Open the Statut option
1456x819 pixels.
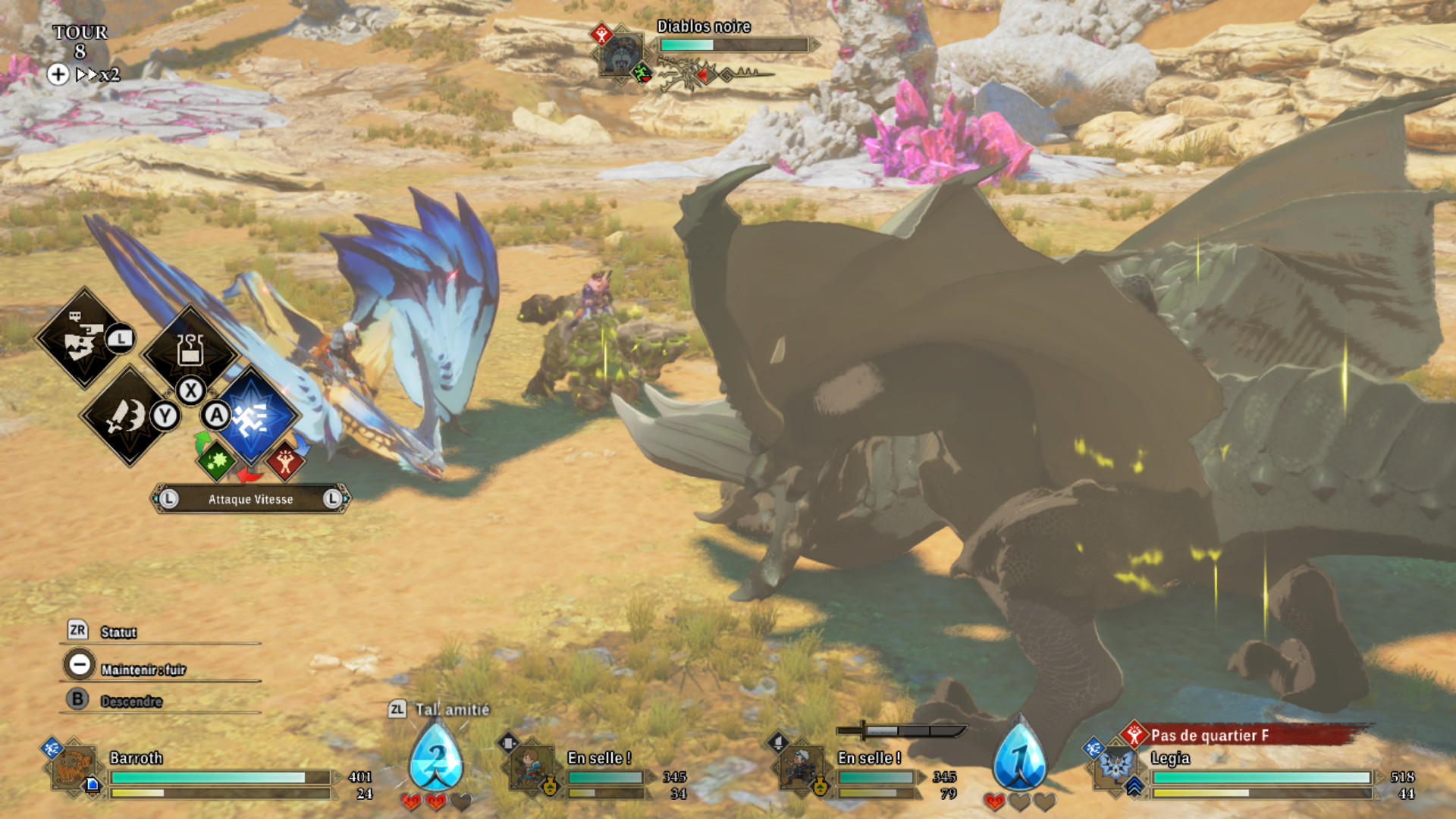[119, 632]
